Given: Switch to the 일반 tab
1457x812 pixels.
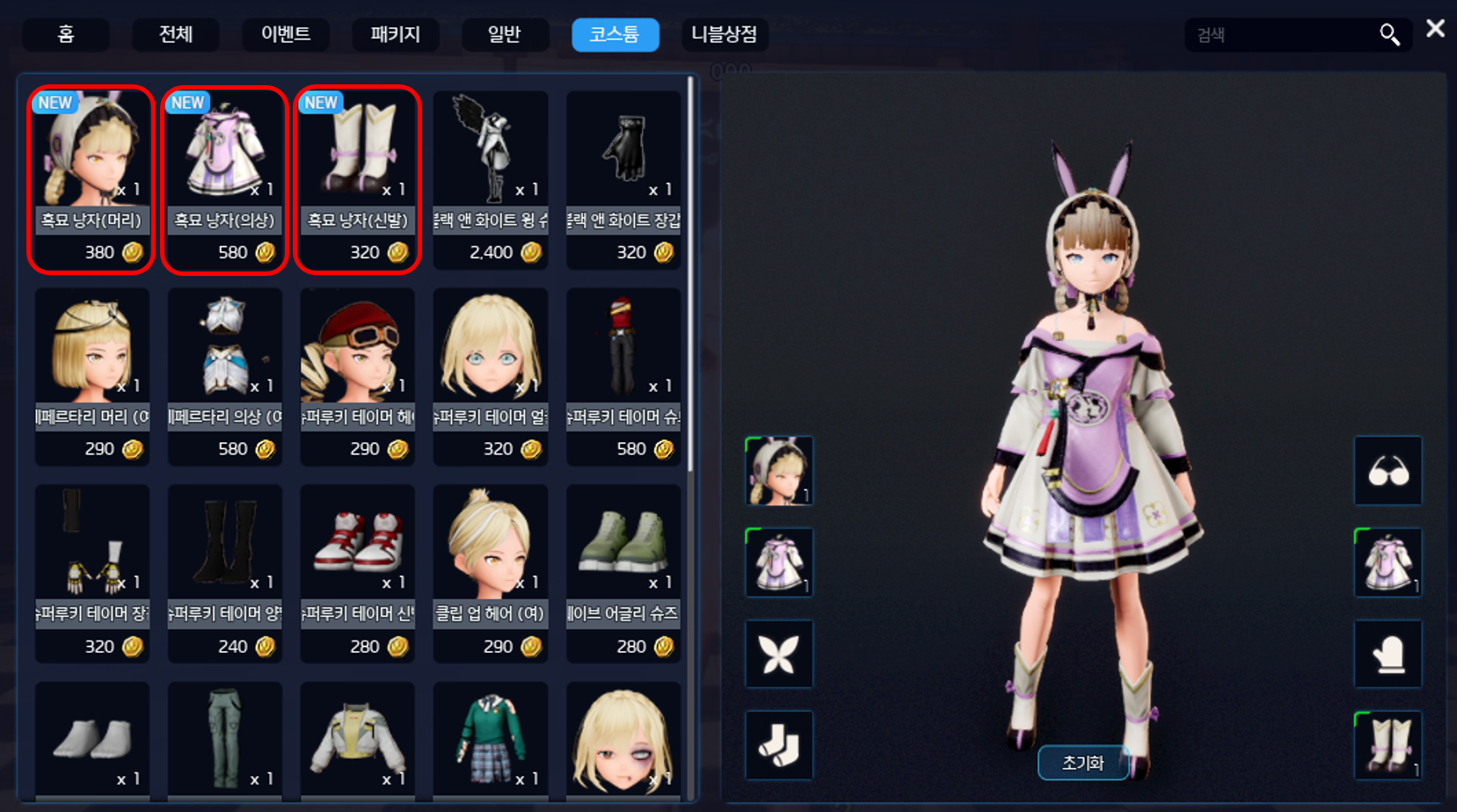Looking at the screenshot, I should (505, 35).
